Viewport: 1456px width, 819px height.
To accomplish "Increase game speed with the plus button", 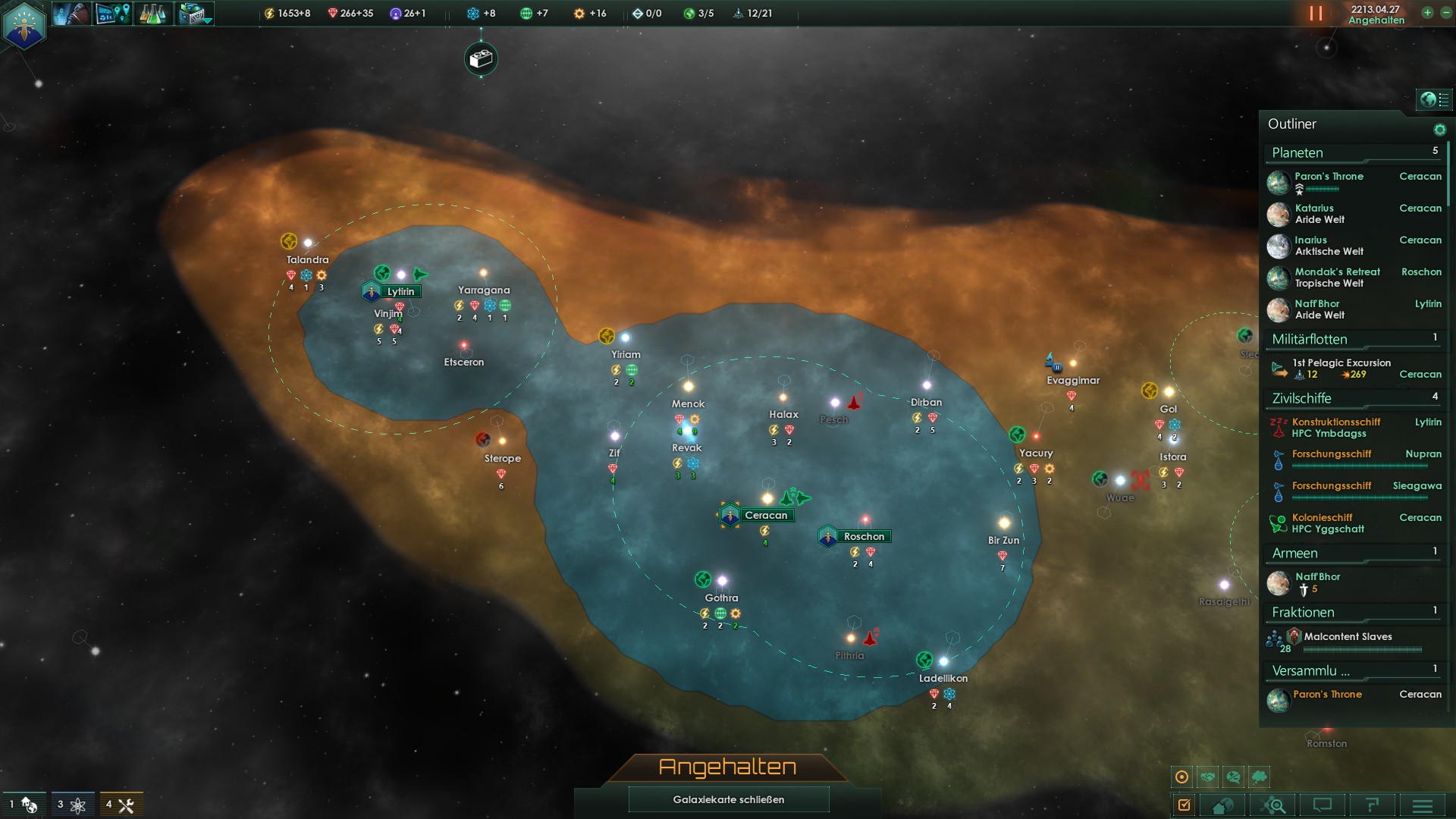I will [x=1427, y=13].
